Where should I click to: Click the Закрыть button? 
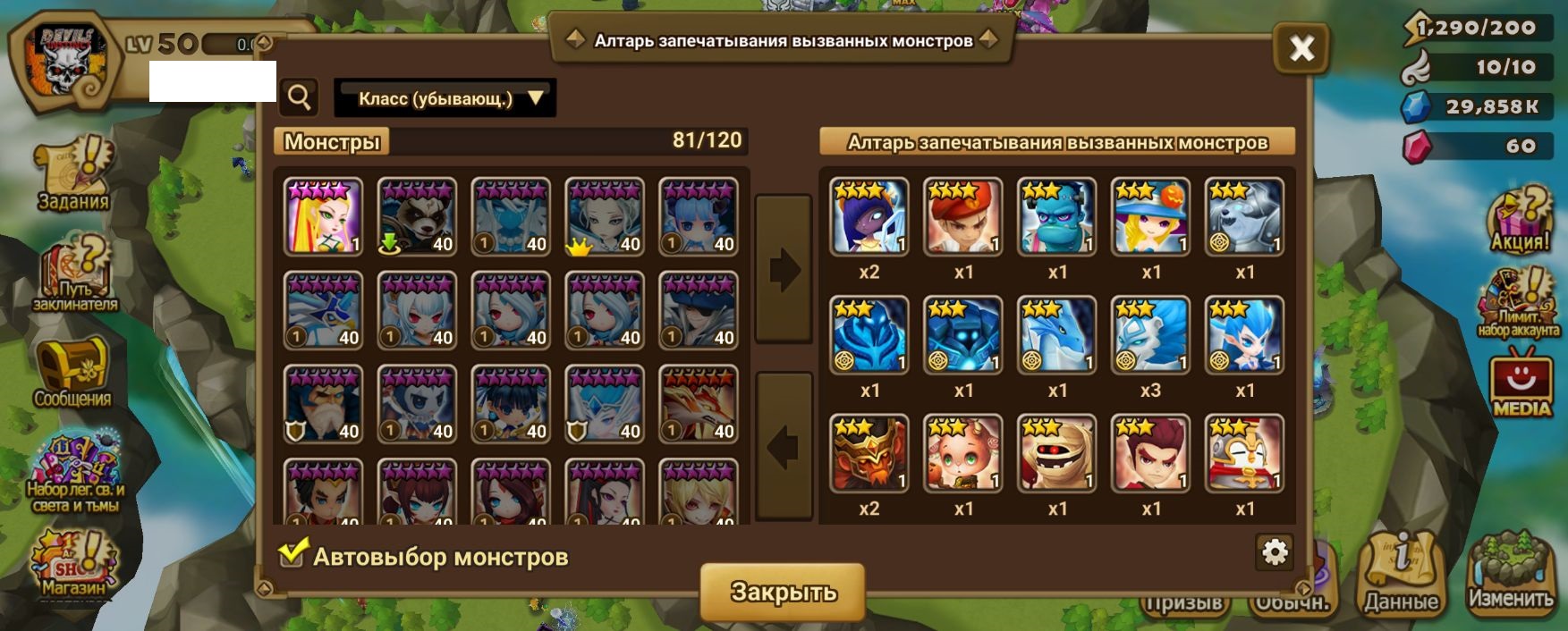pyautogui.click(x=783, y=592)
